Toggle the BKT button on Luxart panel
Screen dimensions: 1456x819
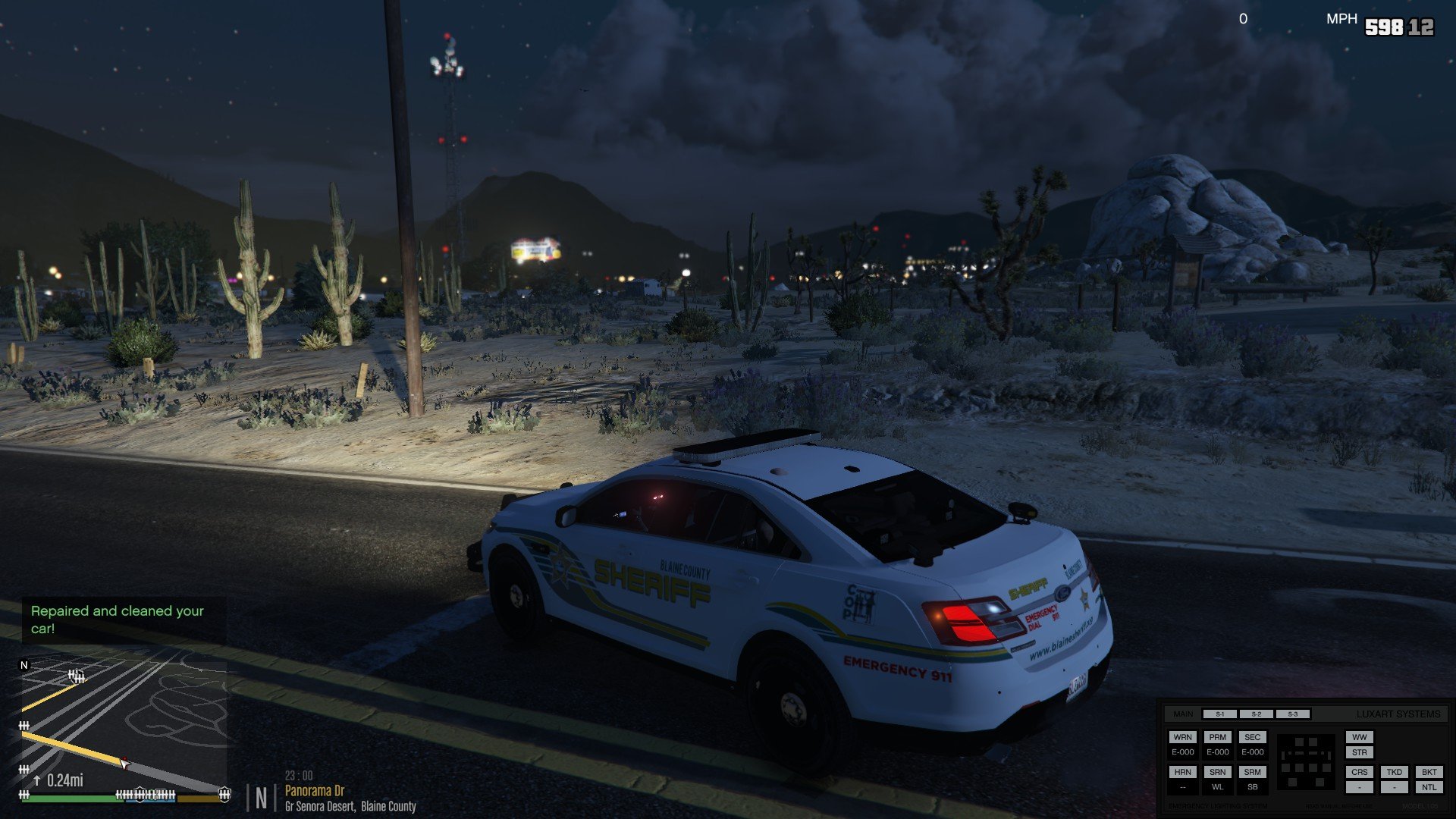tap(1429, 772)
